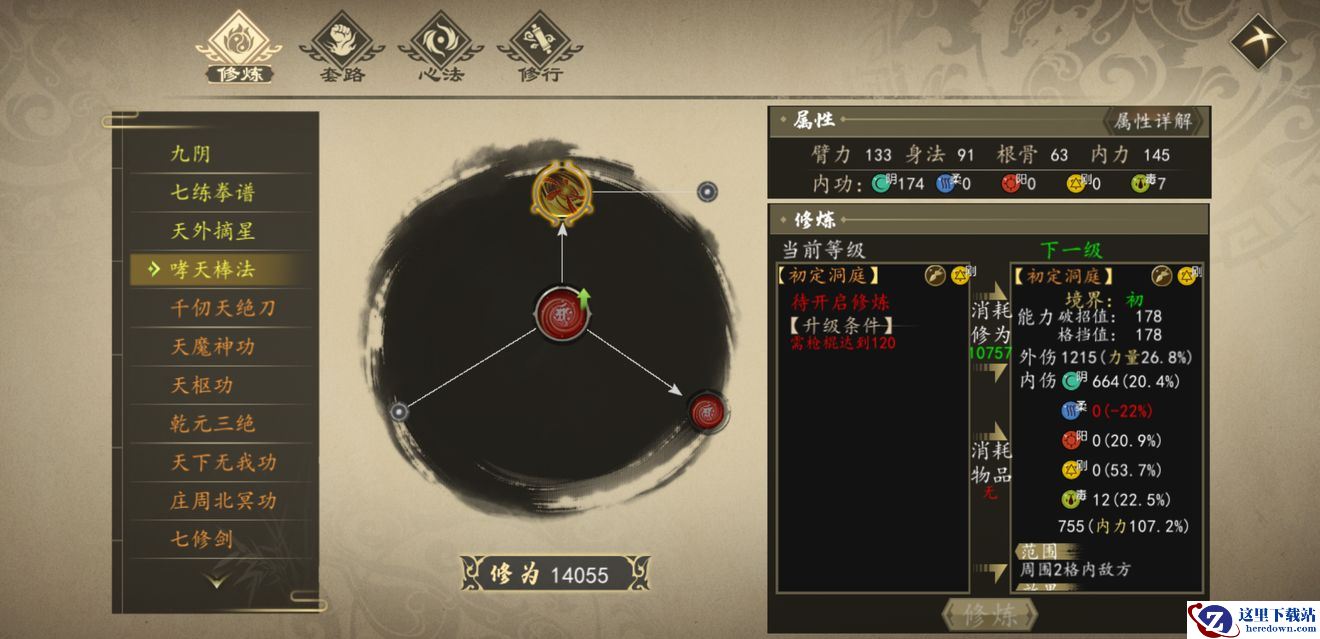Choose 七练拳谱 in the list

[x=213, y=192]
